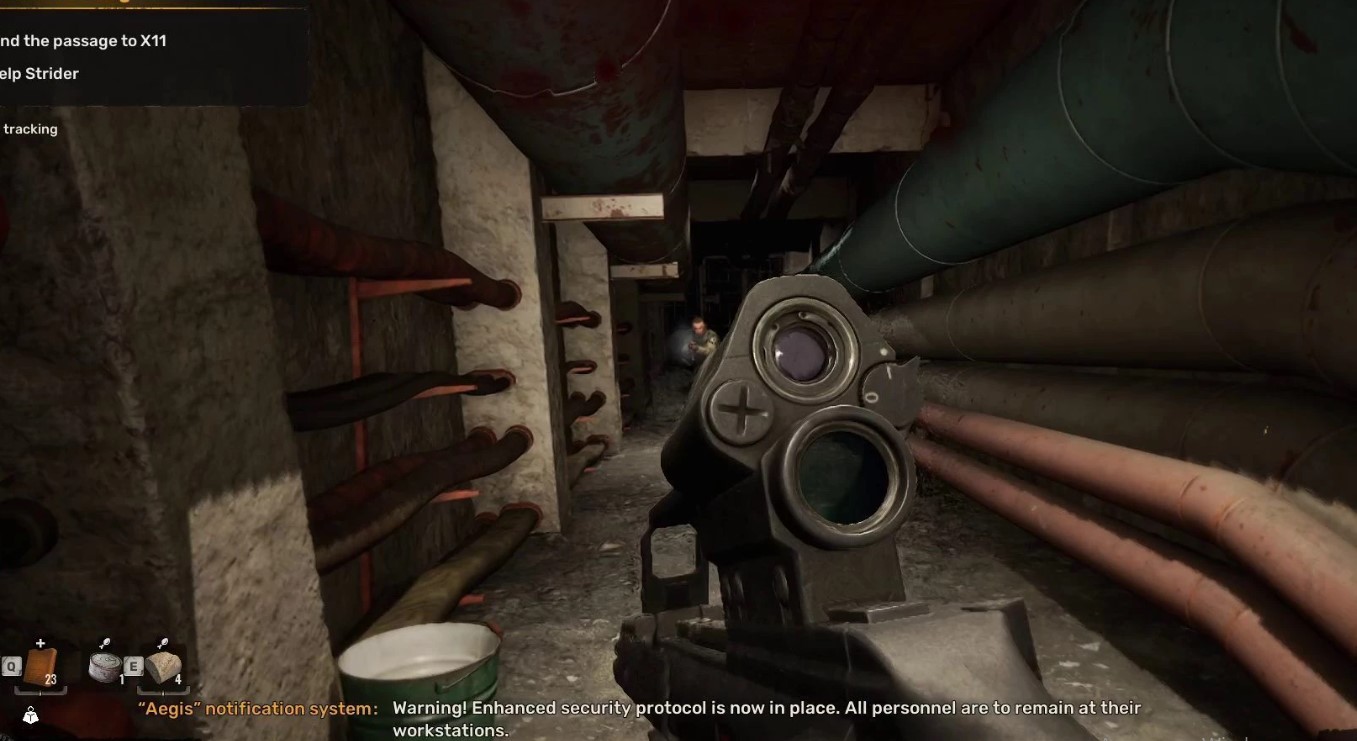Select the orange bandage quick slot
1357x741 pixels.
(x=40, y=667)
